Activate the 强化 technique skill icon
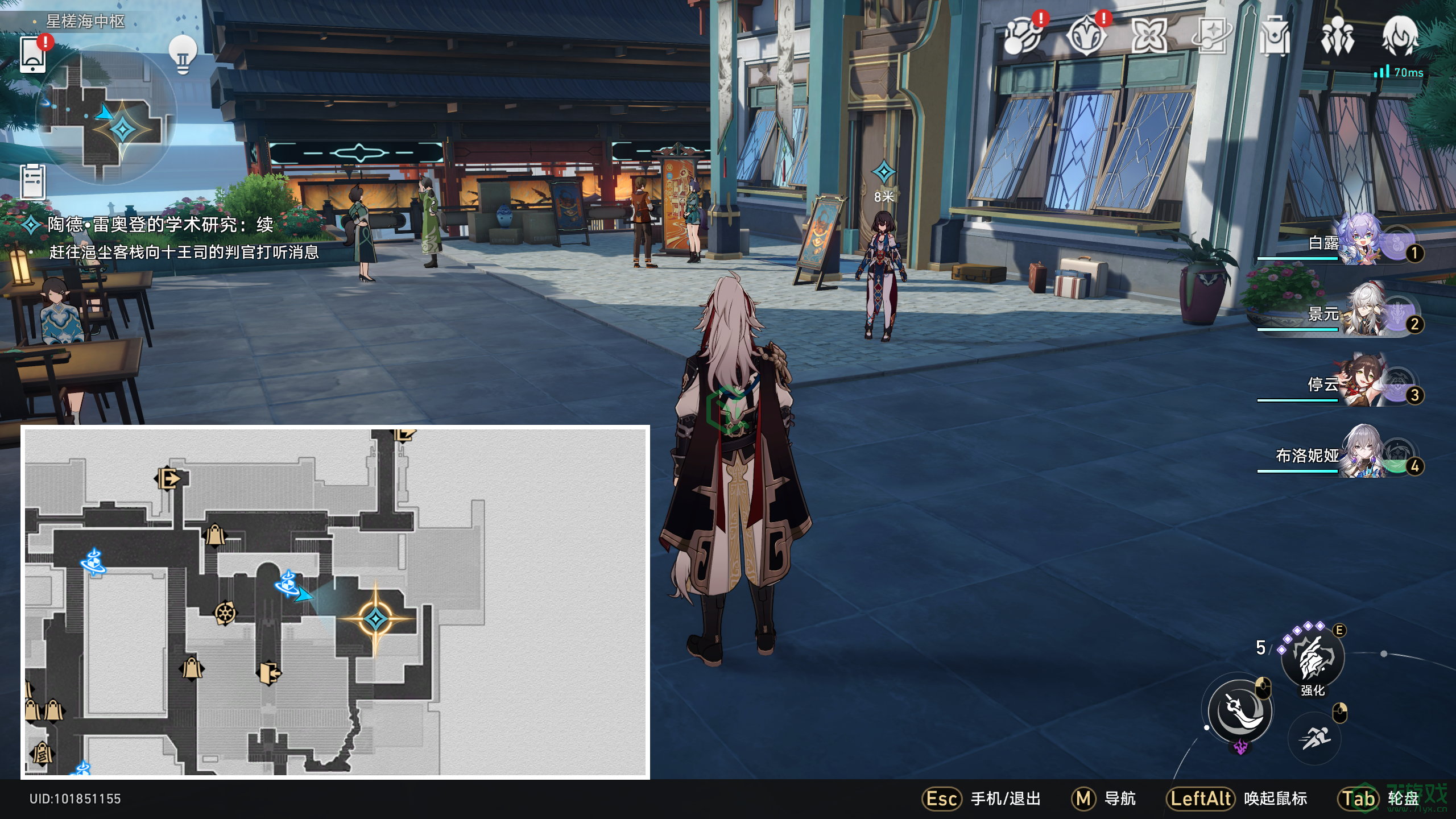 click(1313, 658)
